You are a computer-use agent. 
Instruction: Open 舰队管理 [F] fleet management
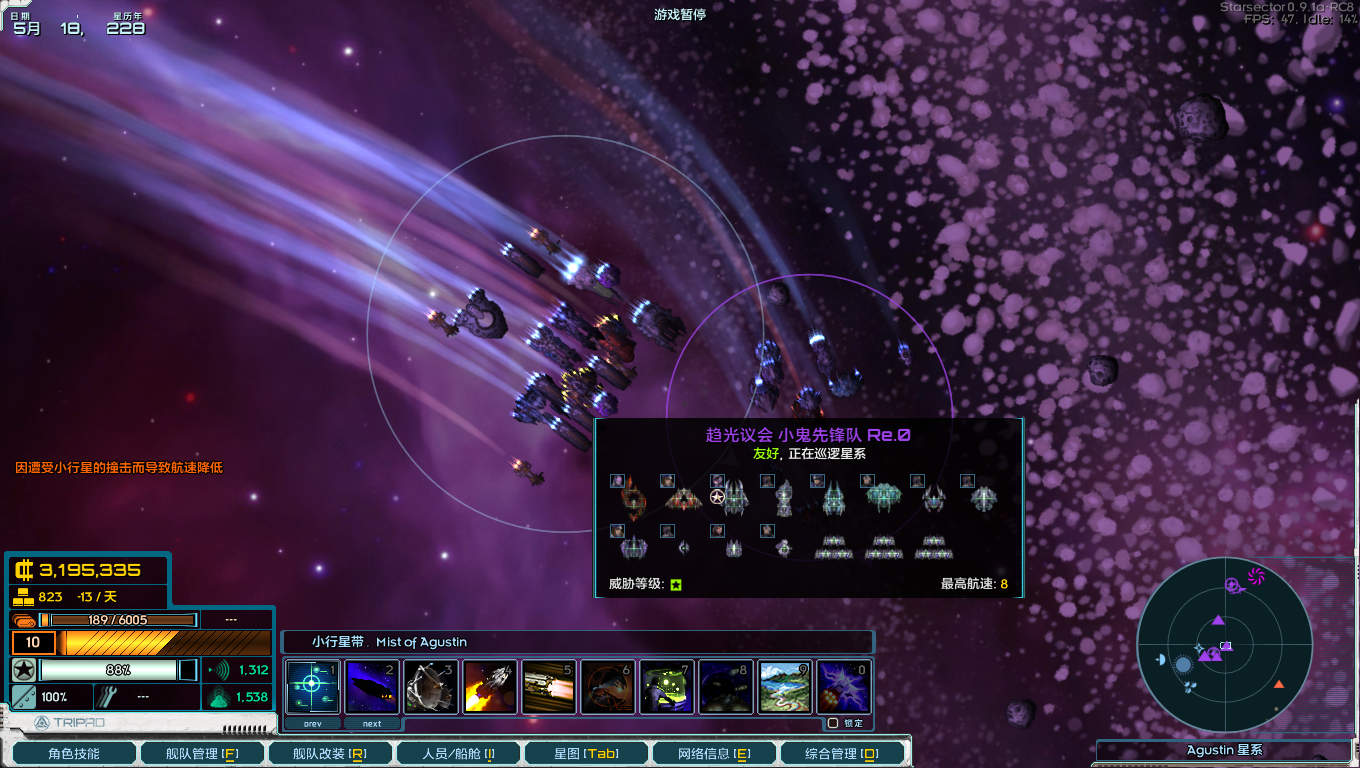[x=202, y=752]
